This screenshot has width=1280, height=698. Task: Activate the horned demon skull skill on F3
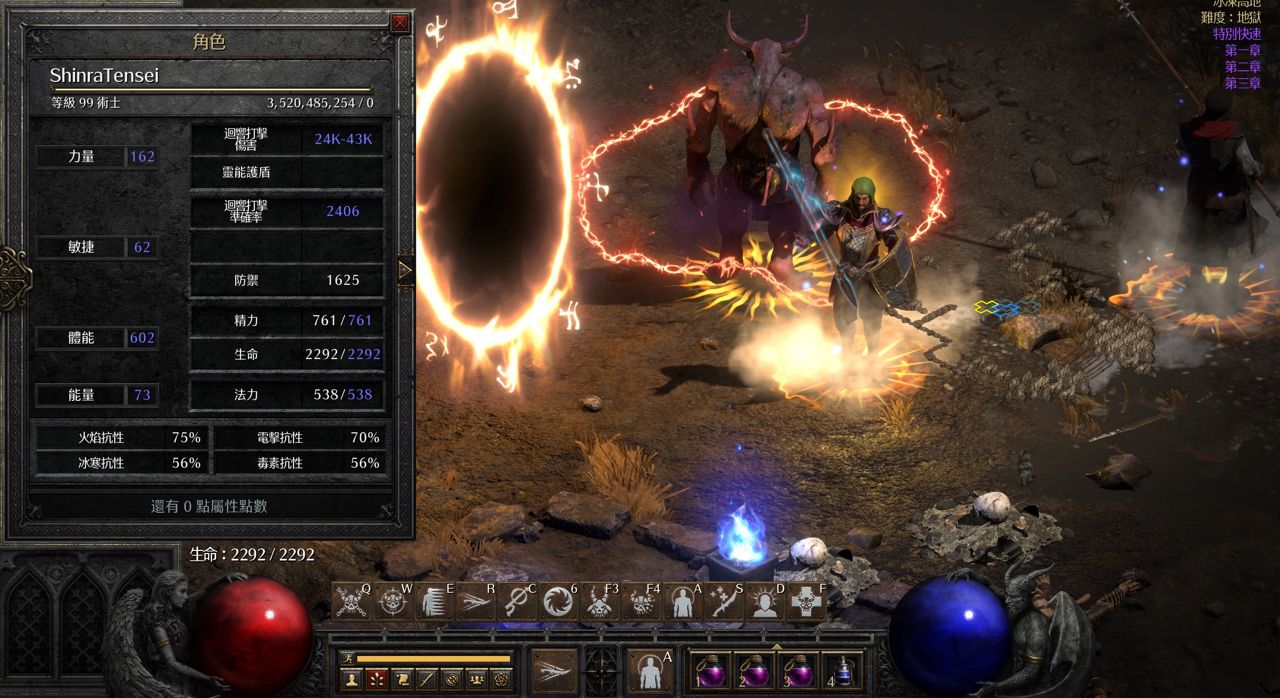(599, 602)
